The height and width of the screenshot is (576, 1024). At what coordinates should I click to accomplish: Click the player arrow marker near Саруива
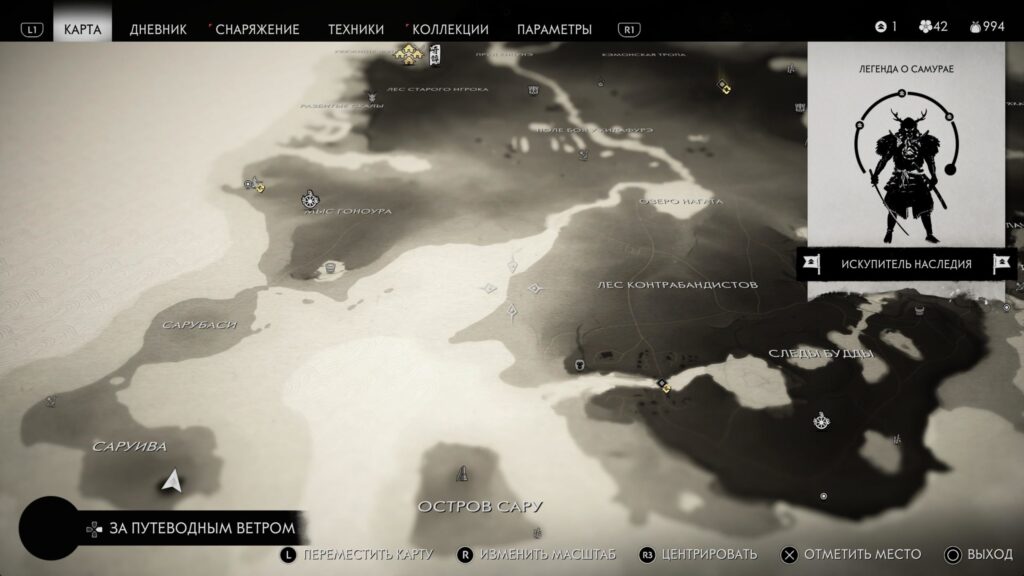(x=171, y=482)
